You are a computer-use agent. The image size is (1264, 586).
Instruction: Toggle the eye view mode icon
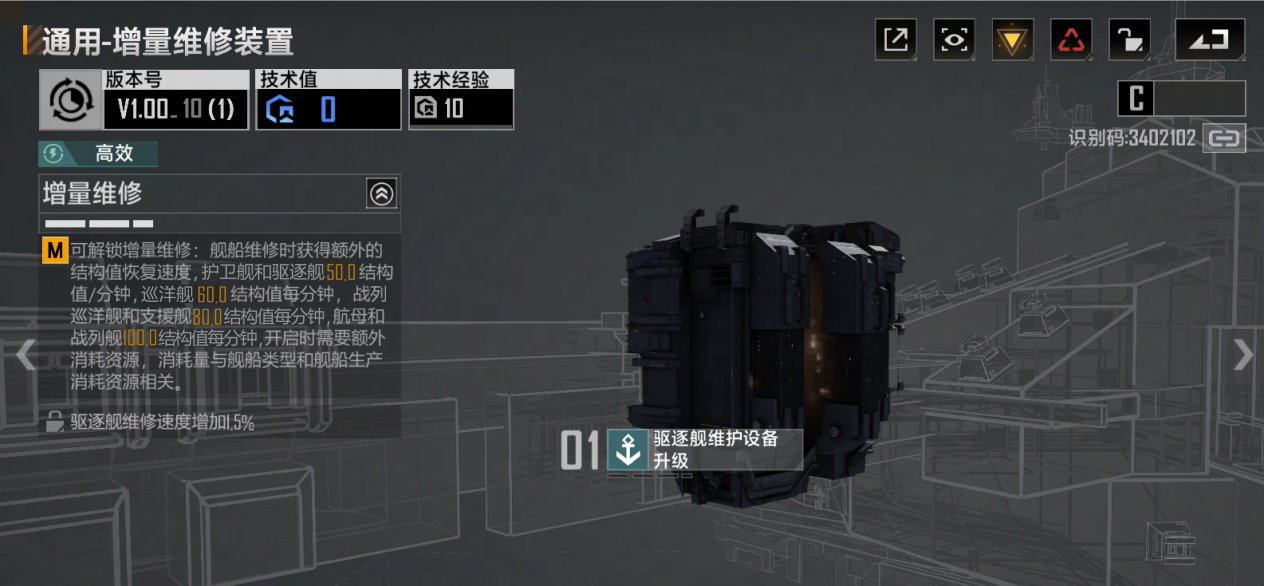tap(954, 40)
